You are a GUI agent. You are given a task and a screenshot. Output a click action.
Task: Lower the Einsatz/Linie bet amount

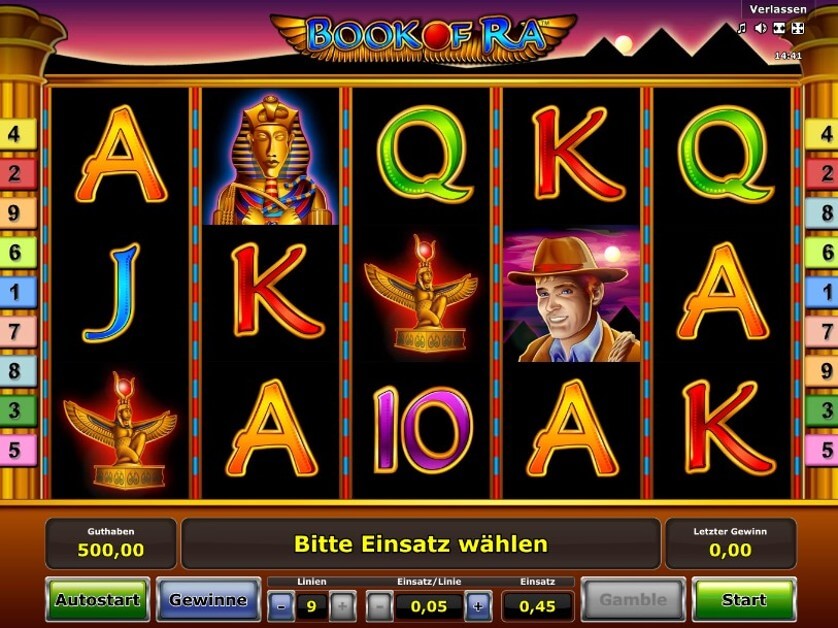point(380,606)
